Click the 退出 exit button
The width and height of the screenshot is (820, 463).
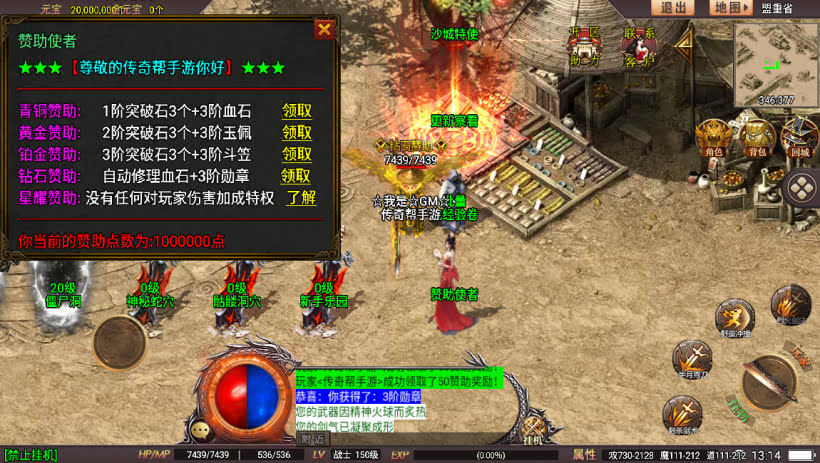point(674,8)
